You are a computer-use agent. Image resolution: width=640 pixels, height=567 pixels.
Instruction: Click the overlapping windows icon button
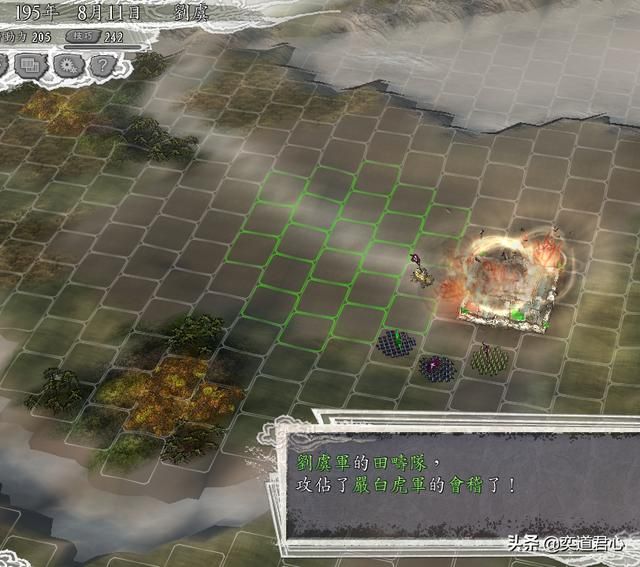(x=29, y=66)
